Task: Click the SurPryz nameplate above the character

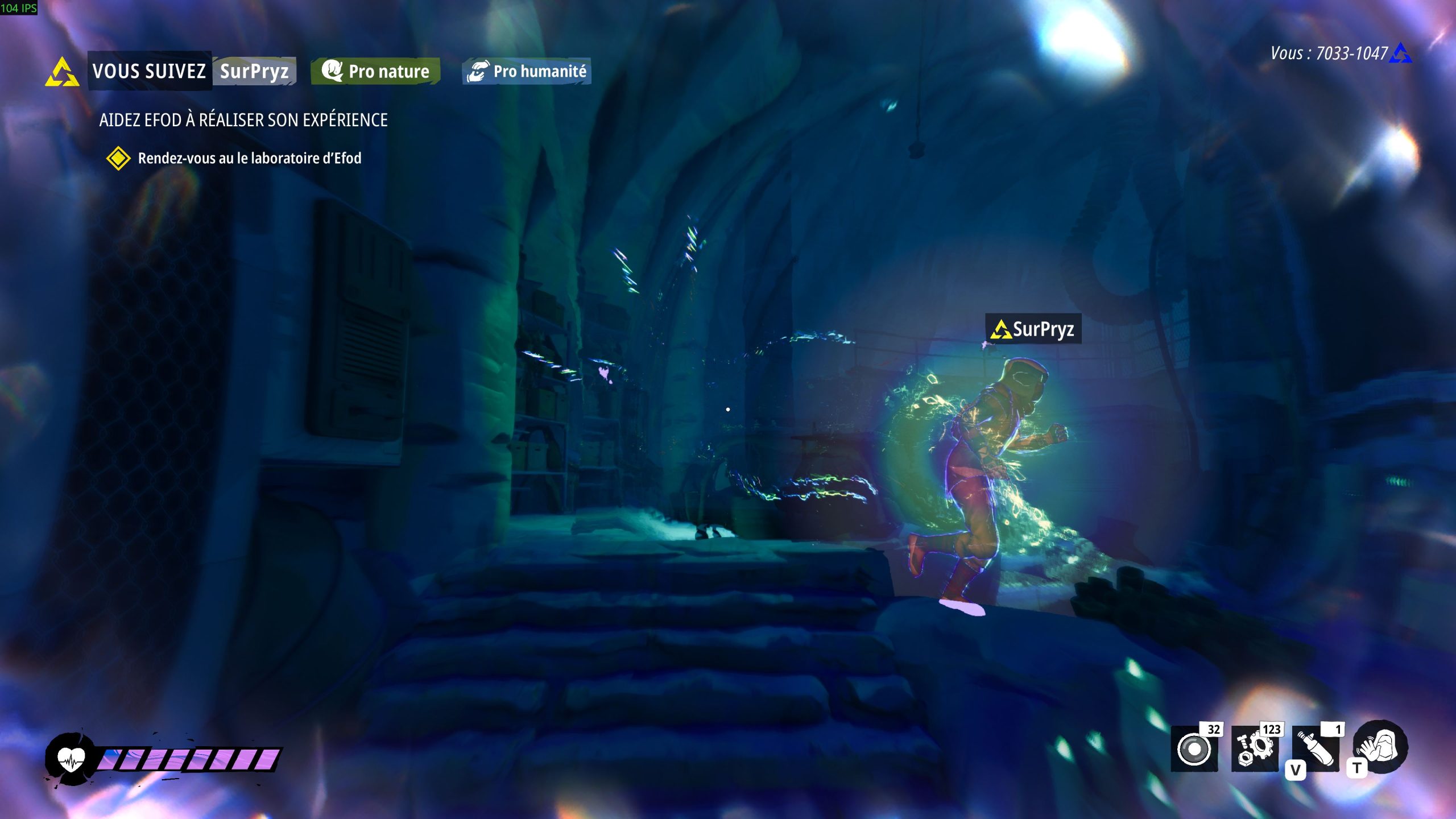Action: coord(1033,329)
